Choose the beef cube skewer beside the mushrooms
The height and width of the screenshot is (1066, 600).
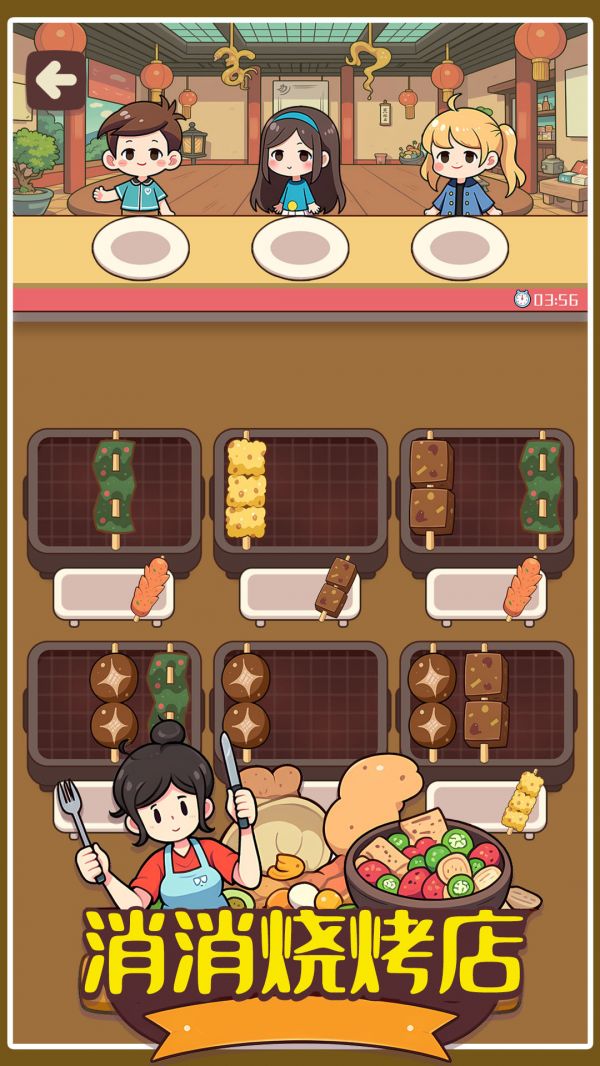pyautogui.click(x=485, y=698)
